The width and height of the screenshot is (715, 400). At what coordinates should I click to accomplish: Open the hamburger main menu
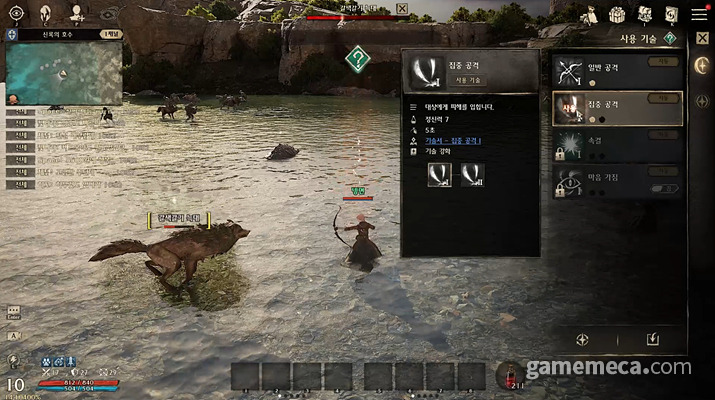[698, 15]
